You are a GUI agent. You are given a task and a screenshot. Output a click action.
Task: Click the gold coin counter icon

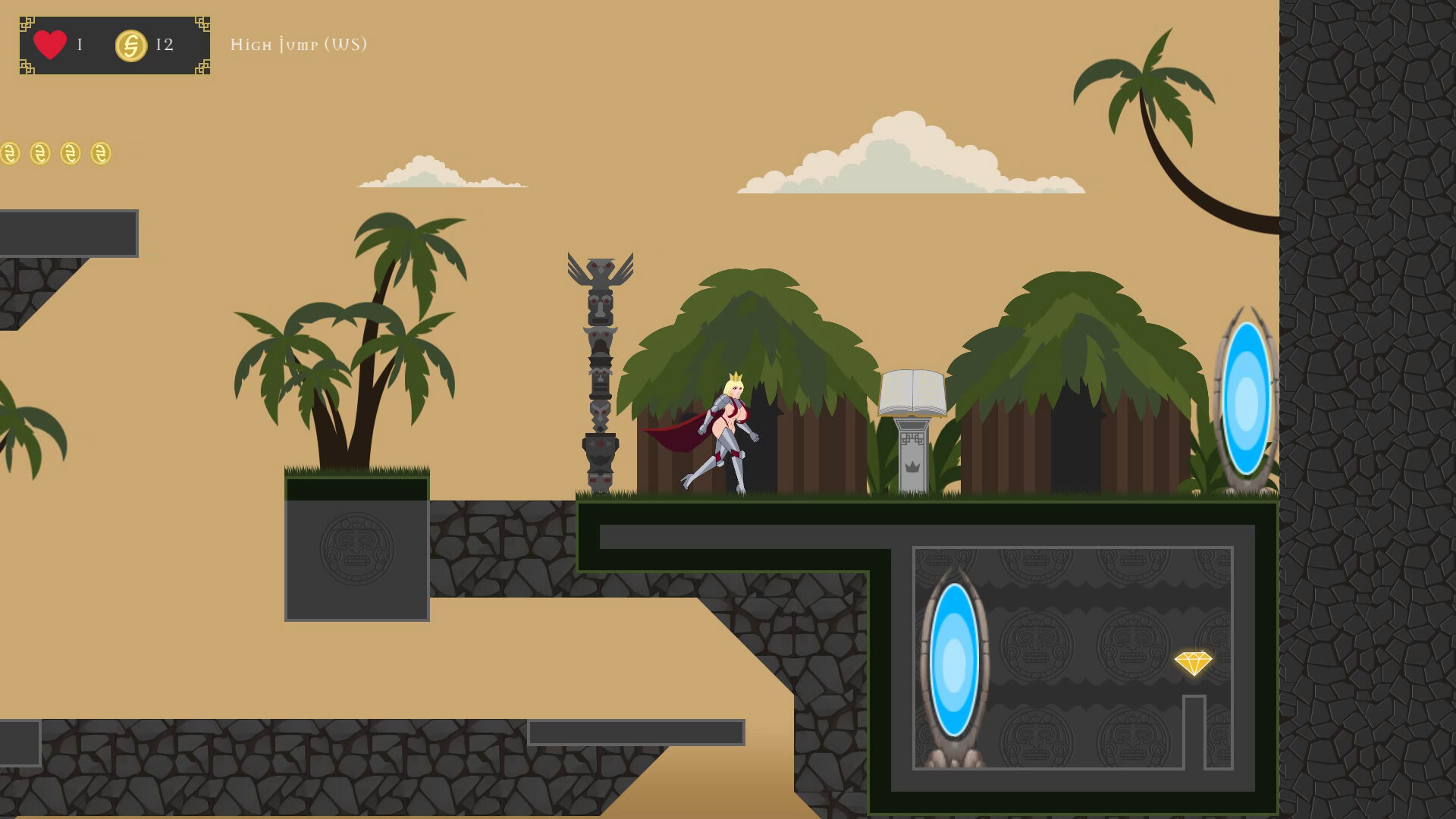pos(130,45)
